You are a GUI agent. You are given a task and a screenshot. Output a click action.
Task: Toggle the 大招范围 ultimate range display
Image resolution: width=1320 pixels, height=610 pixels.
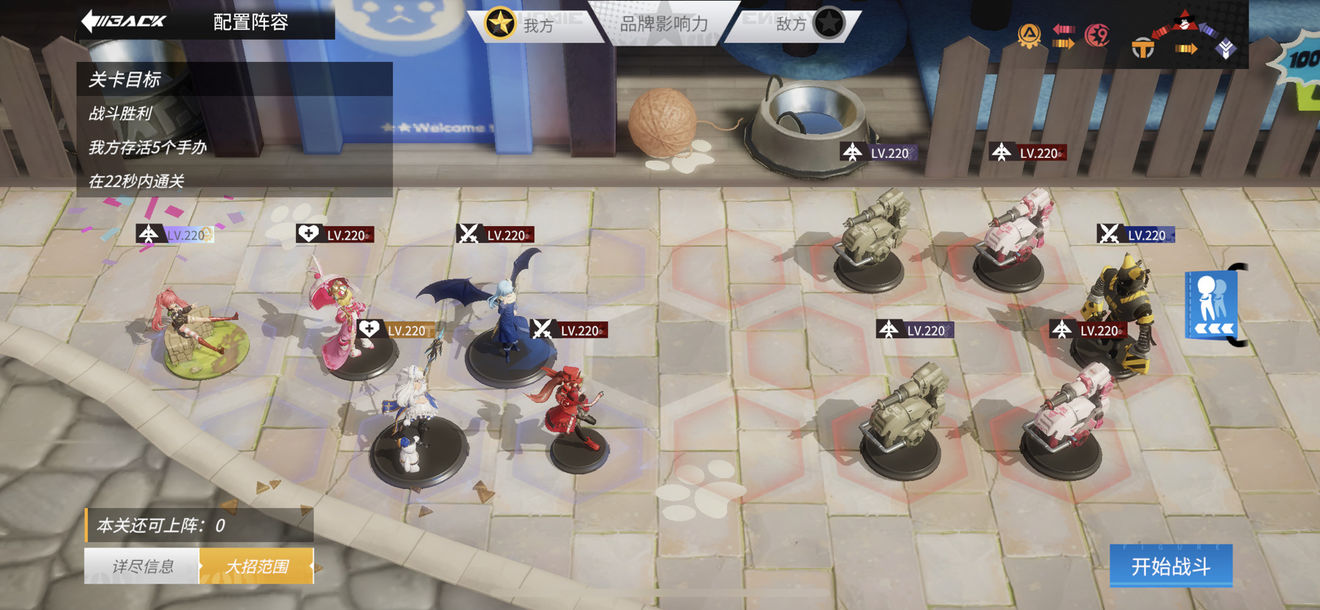[257, 566]
